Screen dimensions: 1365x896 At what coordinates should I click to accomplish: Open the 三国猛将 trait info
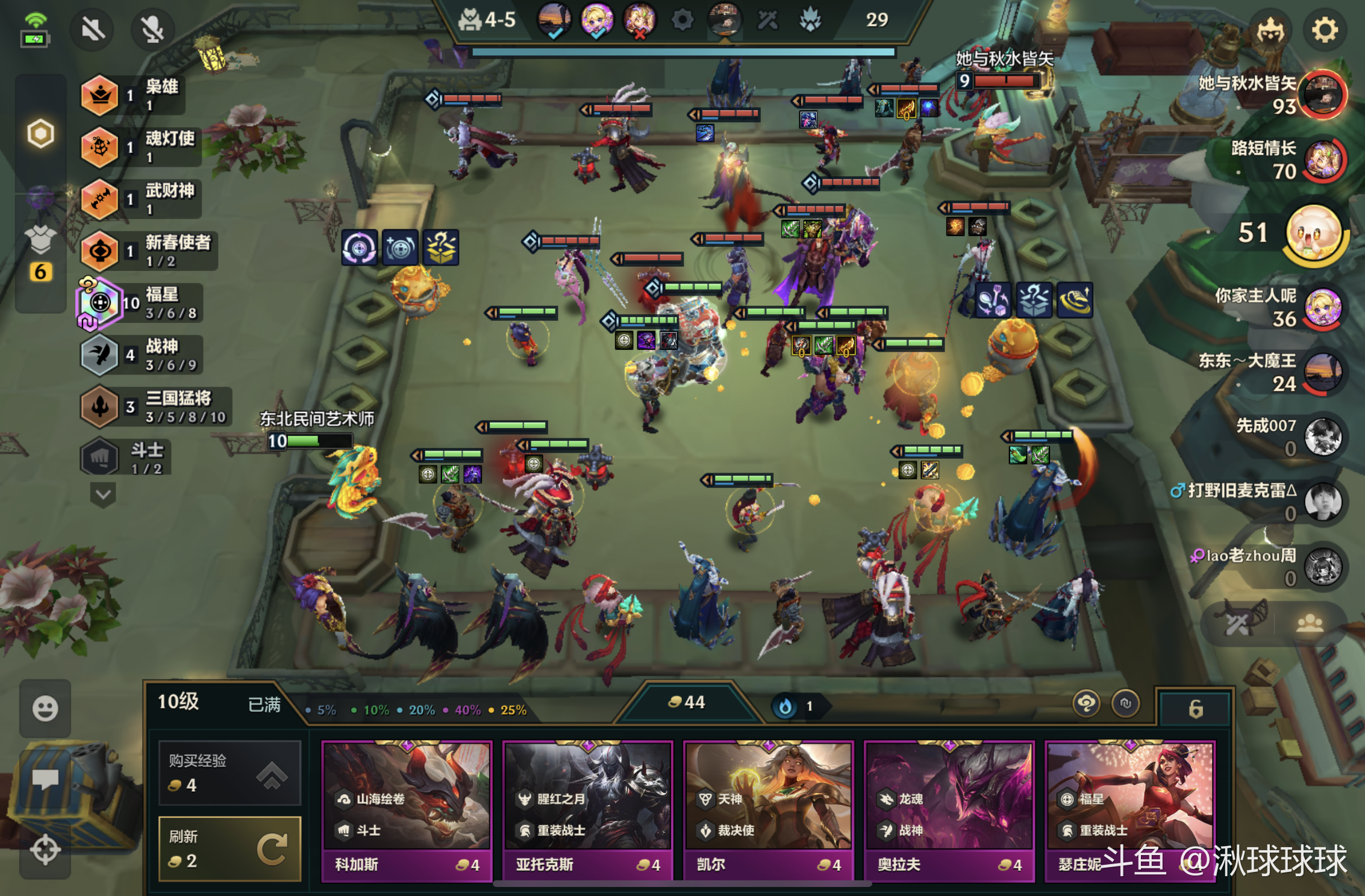157,407
